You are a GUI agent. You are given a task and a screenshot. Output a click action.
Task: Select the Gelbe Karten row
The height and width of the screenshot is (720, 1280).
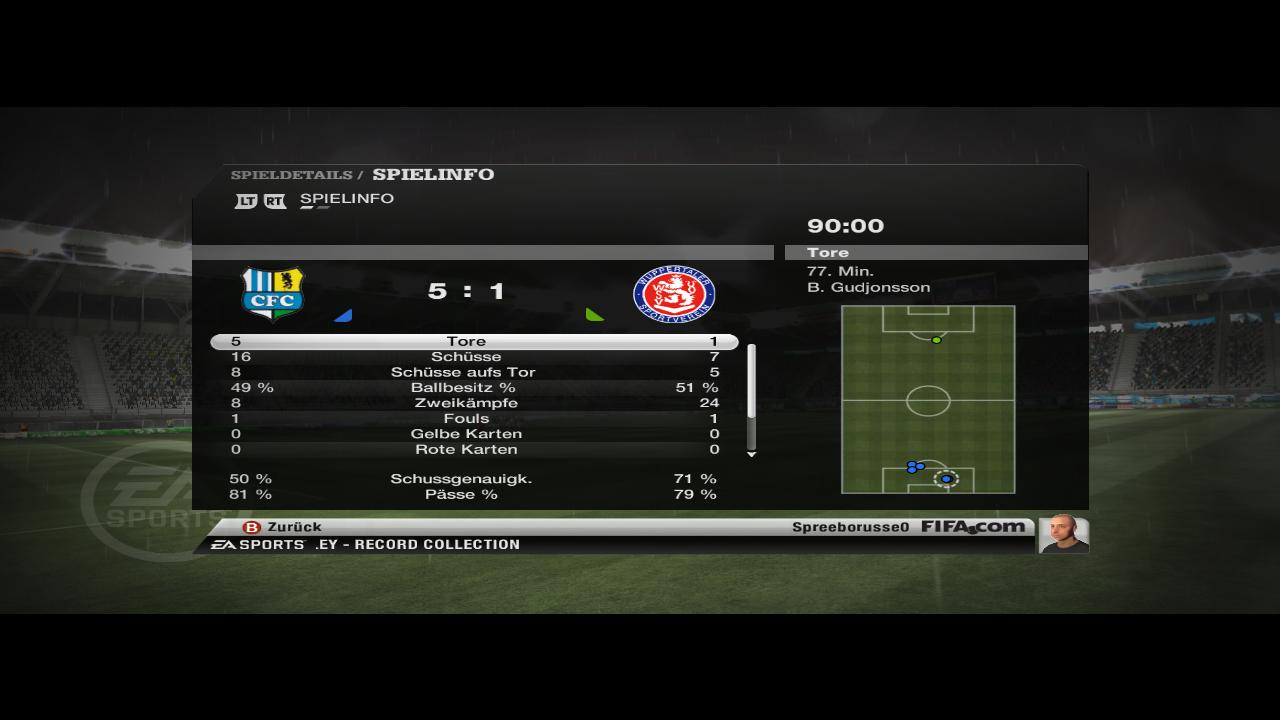[x=466, y=434]
